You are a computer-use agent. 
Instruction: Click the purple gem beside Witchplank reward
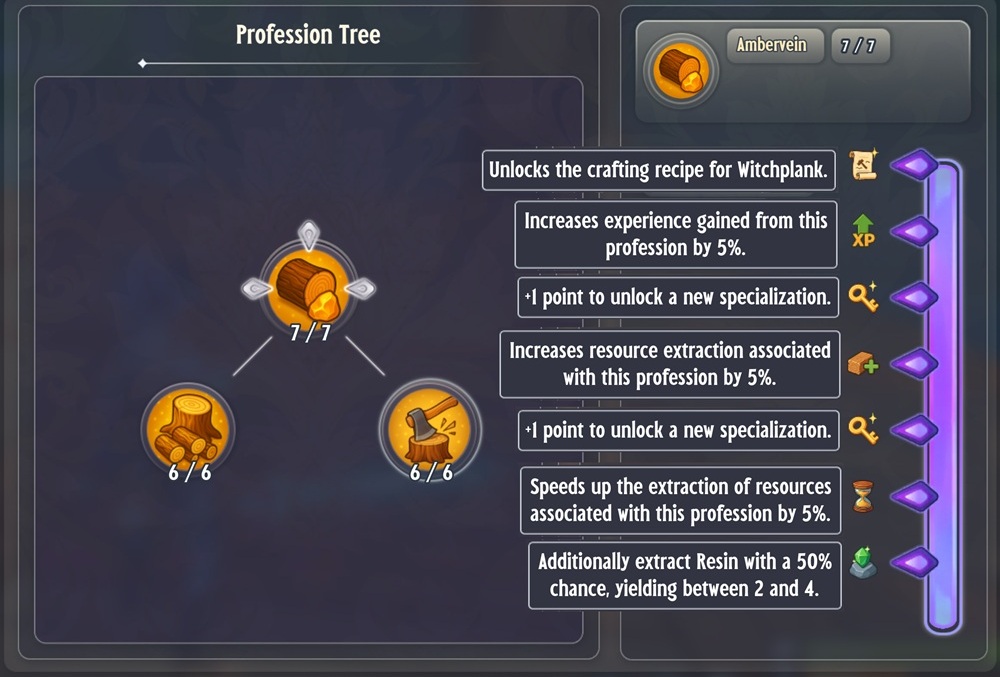point(913,166)
